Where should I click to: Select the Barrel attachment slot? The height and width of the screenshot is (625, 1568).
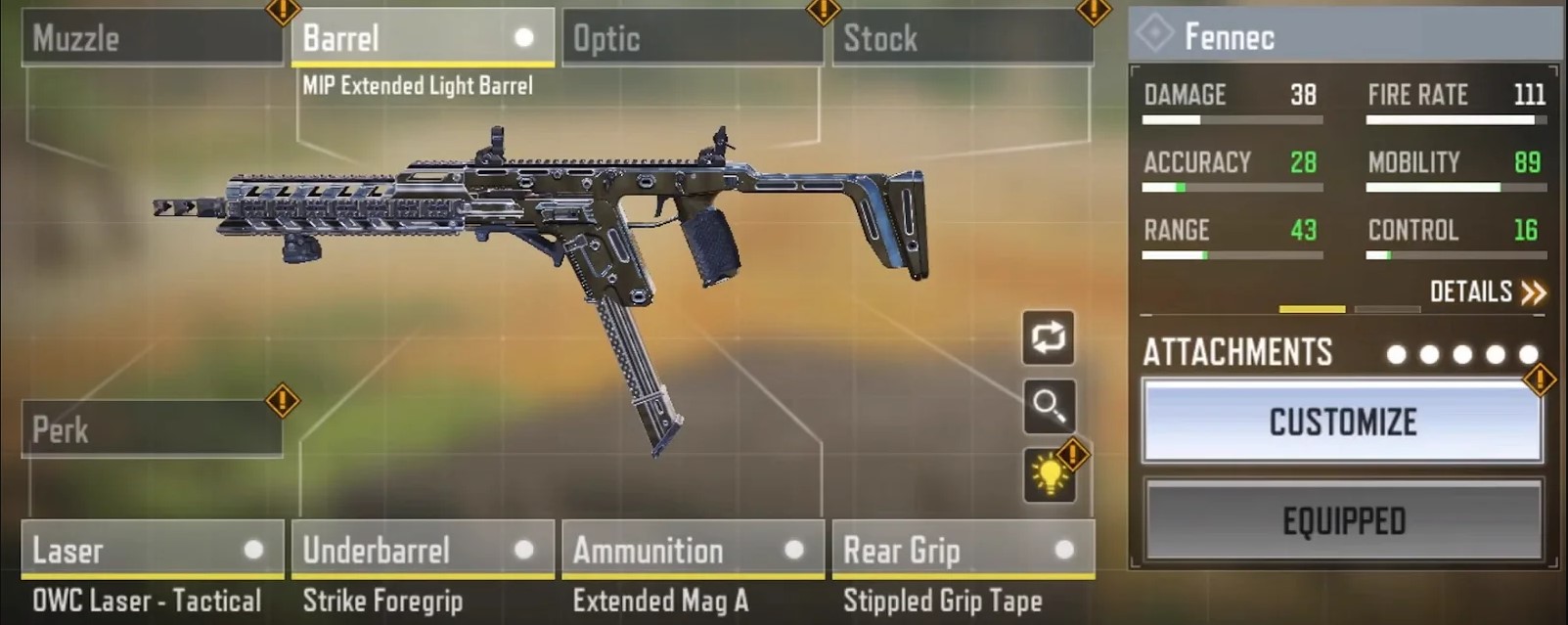(x=423, y=38)
